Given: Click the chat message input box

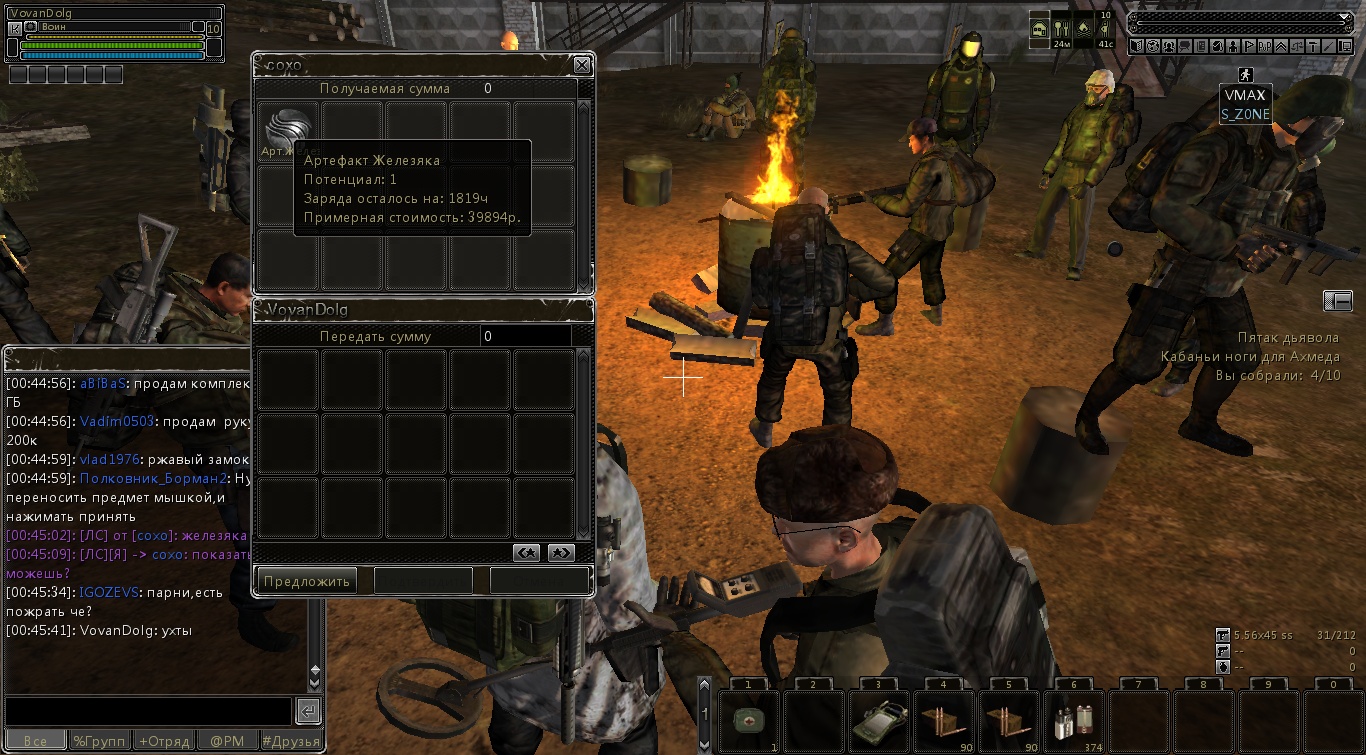Looking at the screenshot, I should click(147, 711).
